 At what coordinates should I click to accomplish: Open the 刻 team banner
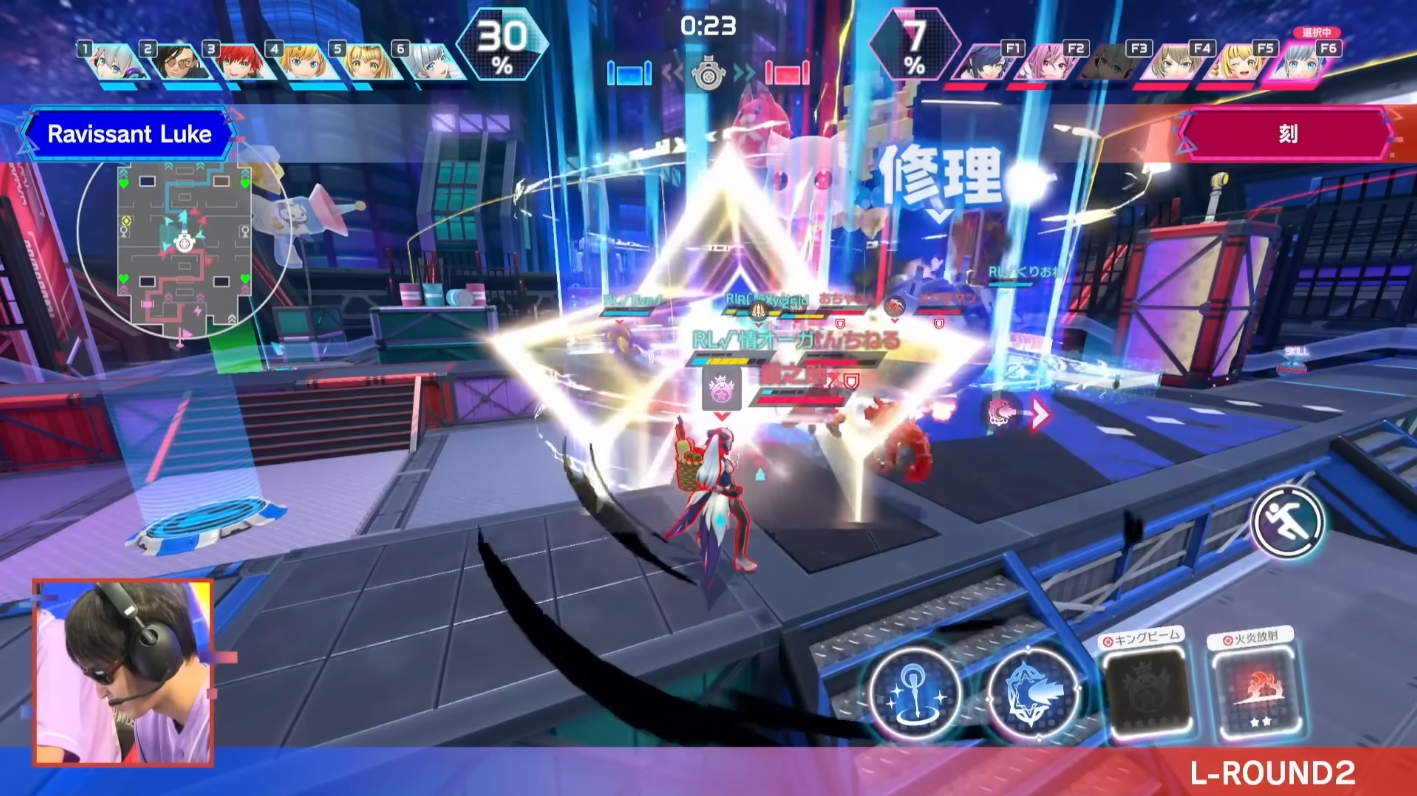tap(1288, 133)
